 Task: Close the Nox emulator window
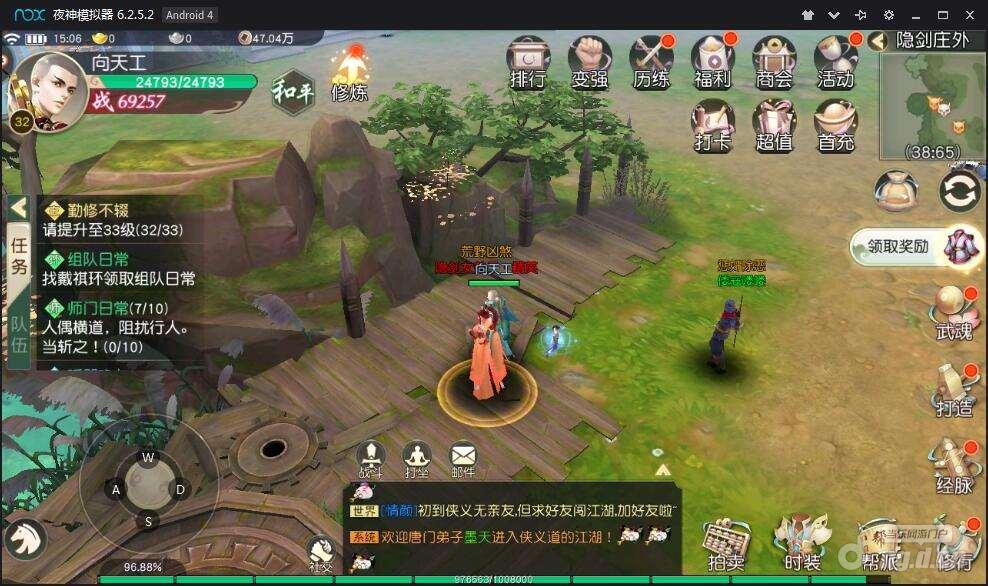click(x=968, y=15)
